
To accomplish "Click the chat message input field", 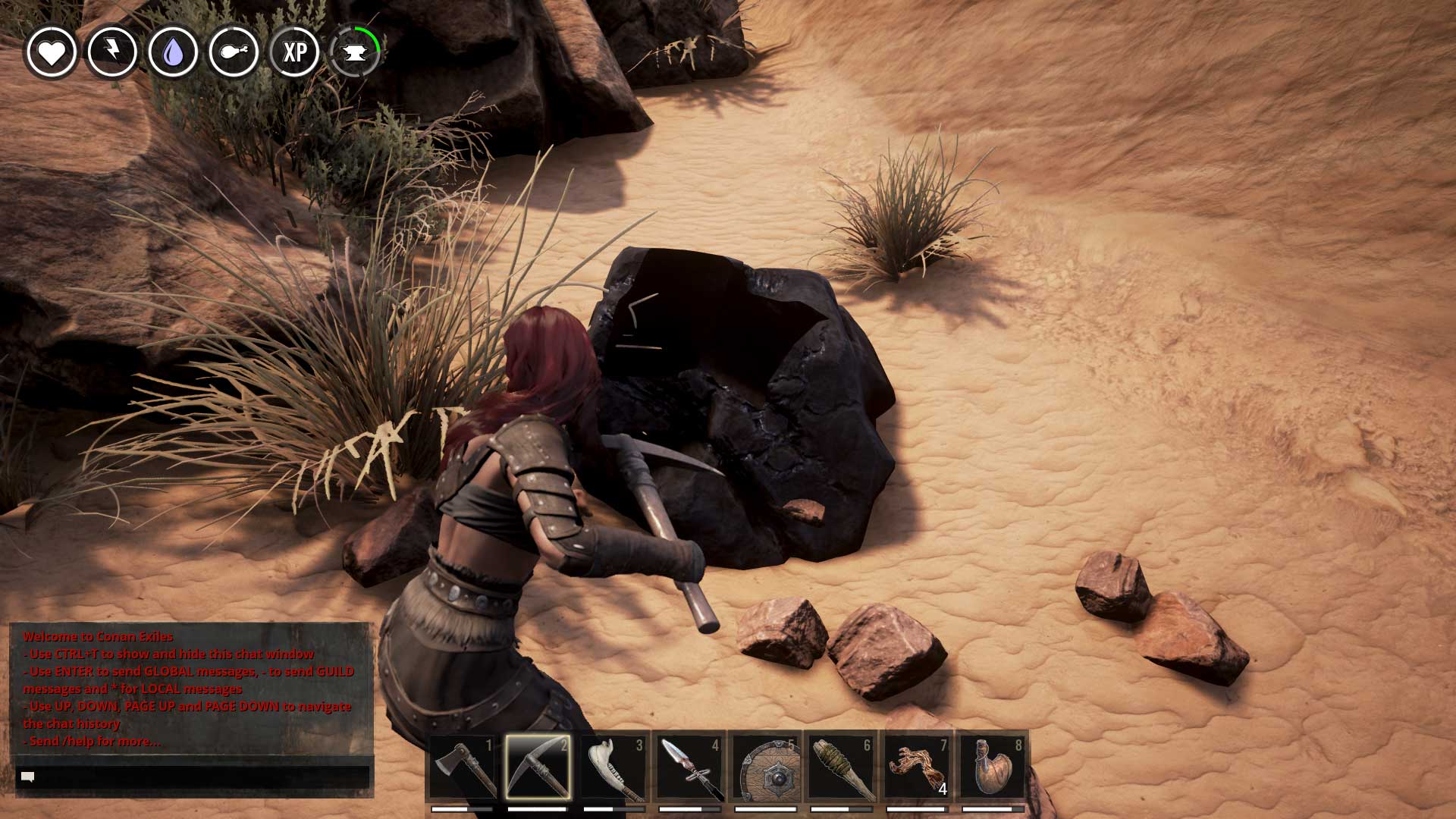I will point(193,777).
